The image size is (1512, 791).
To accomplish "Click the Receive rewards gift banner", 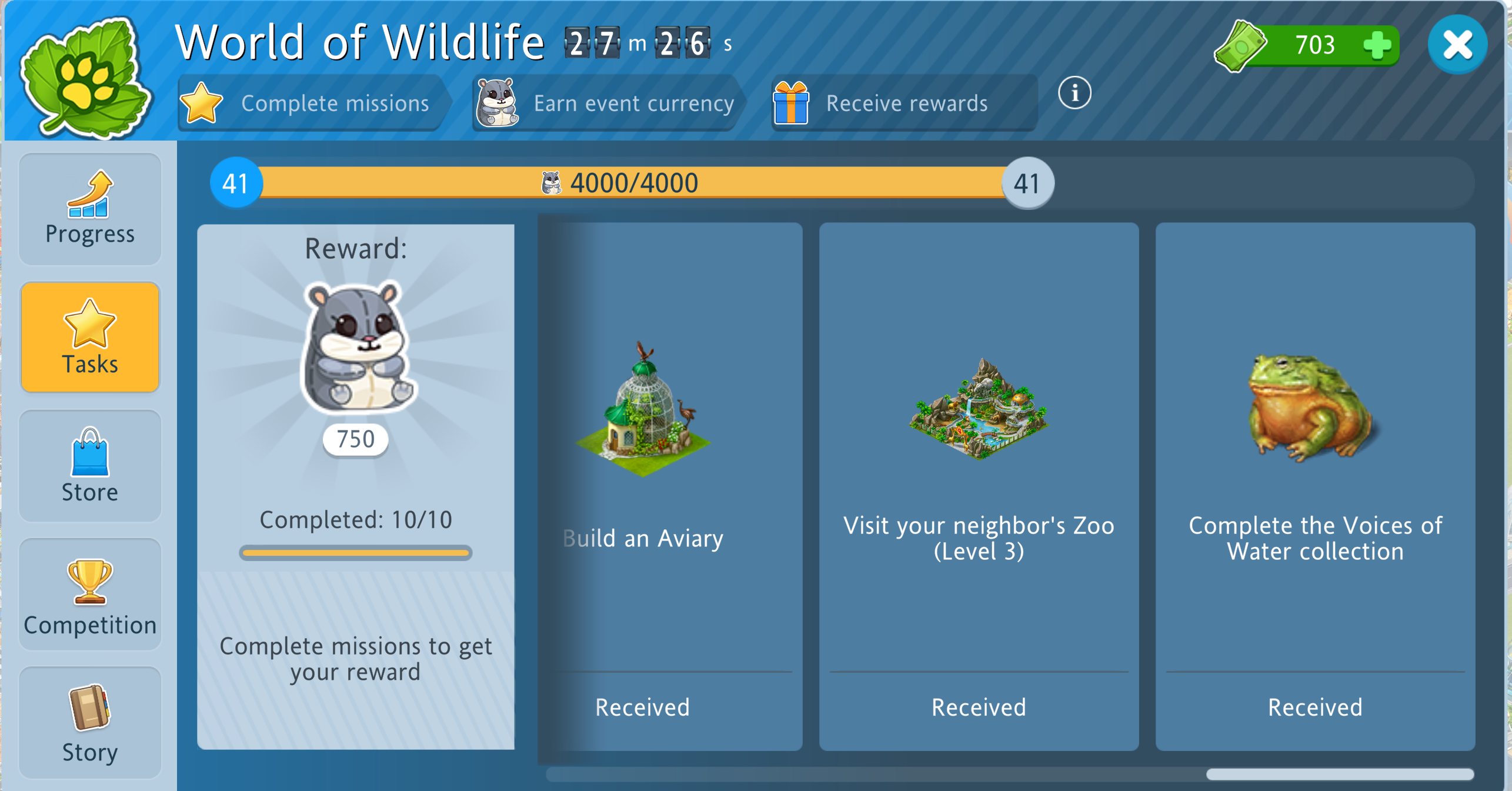I will coord(903,103).
